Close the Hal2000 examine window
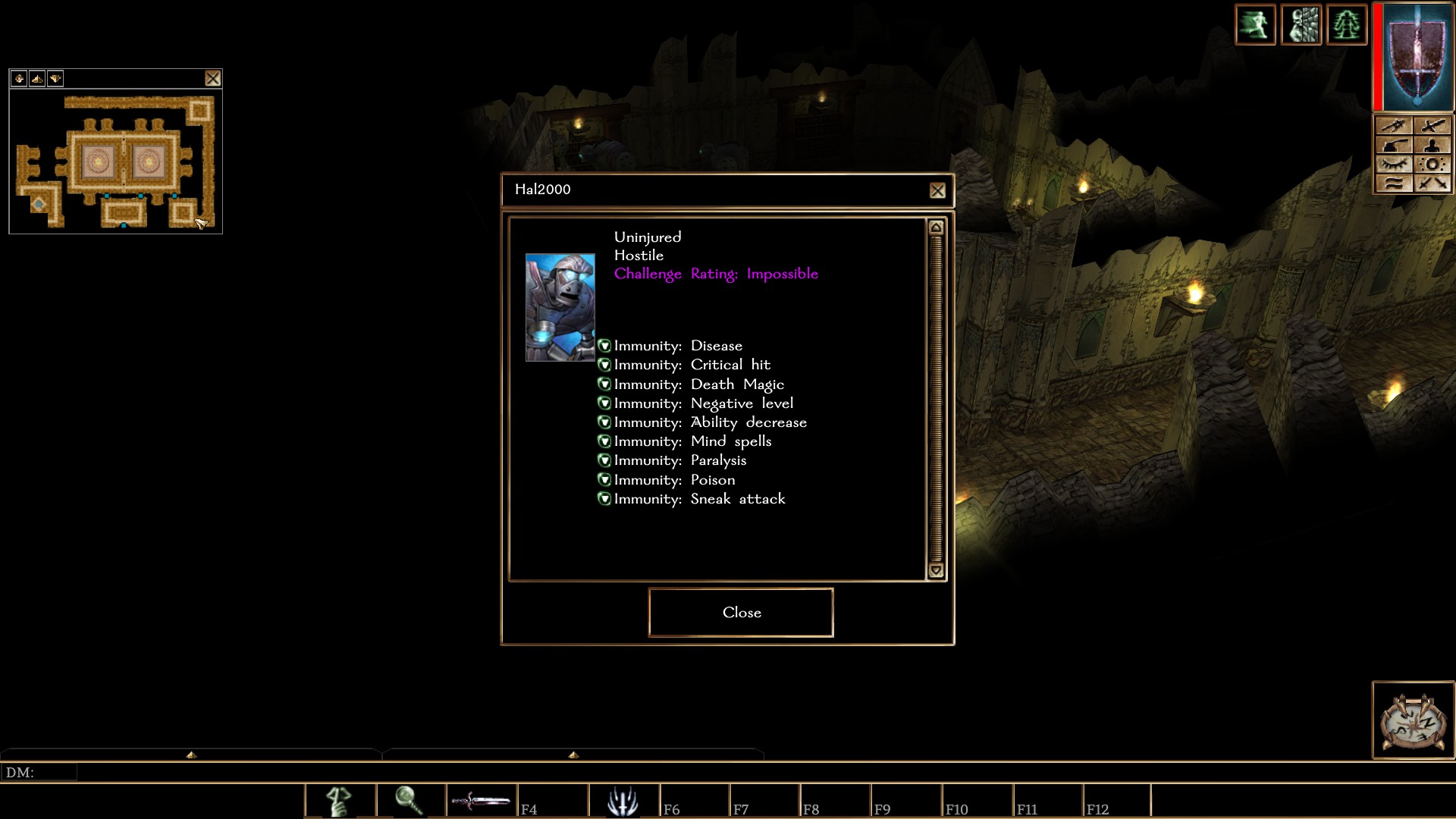The width and height of the screenshot is (1456, 819). pos(937,191)
